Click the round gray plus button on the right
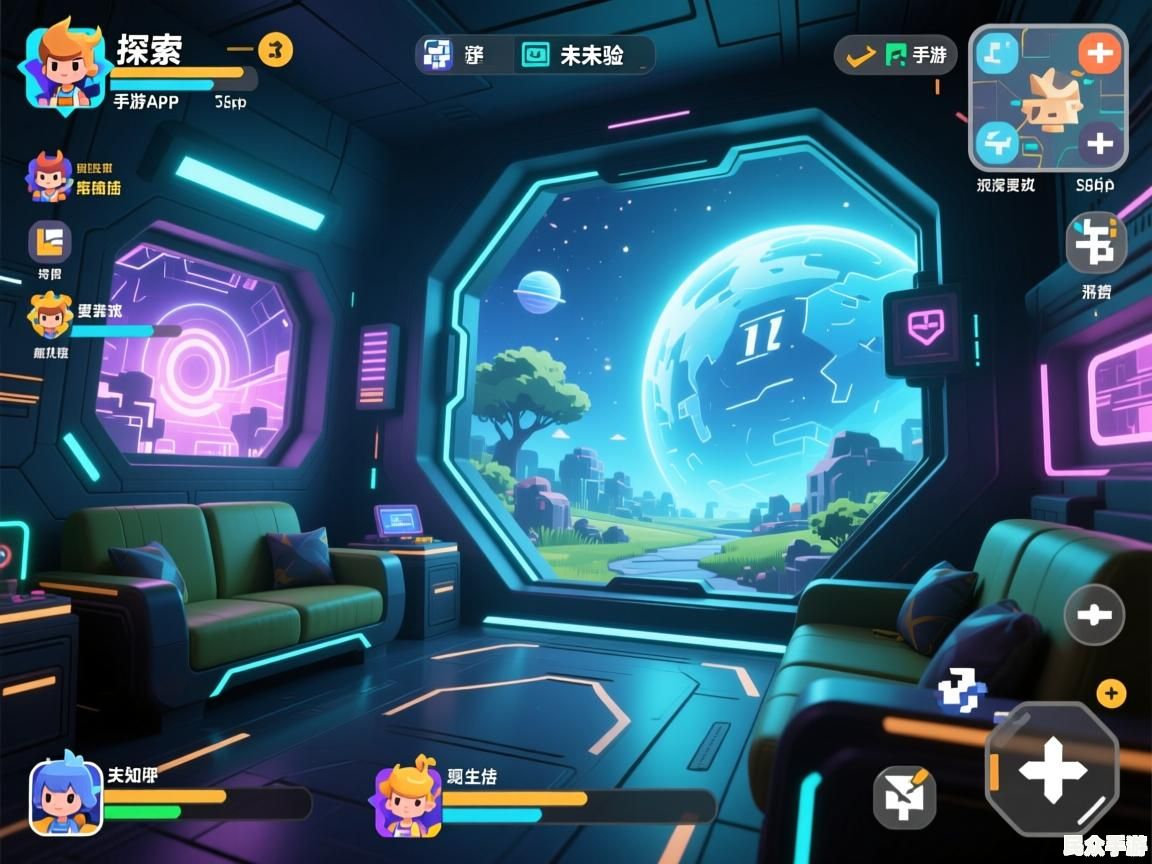Image resolution: width=1152 pixels, height=864 pixels. pyautogui.click(x=1094, y=614)
